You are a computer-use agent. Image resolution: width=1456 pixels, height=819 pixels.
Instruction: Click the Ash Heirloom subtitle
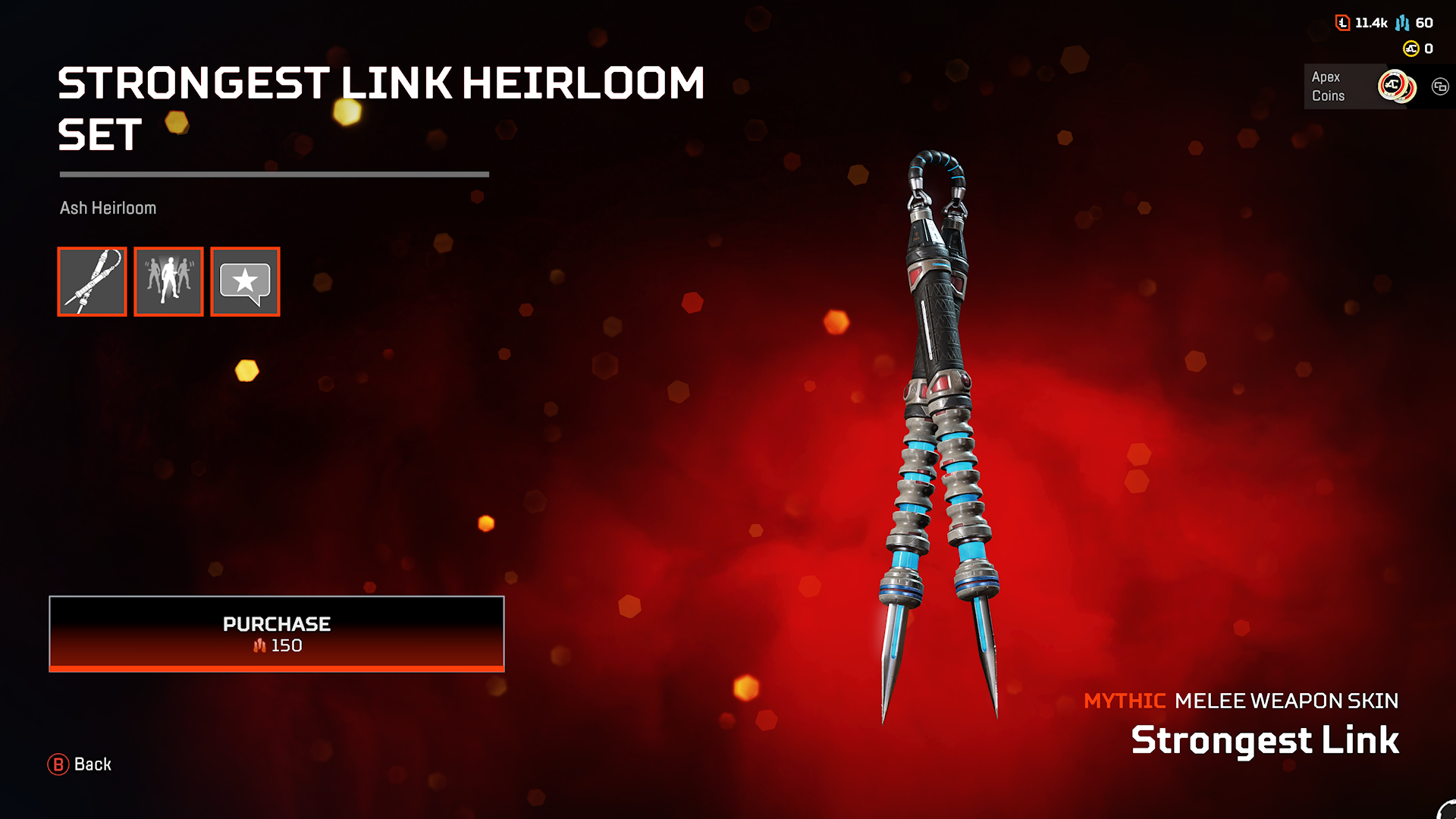pos(108,207)
